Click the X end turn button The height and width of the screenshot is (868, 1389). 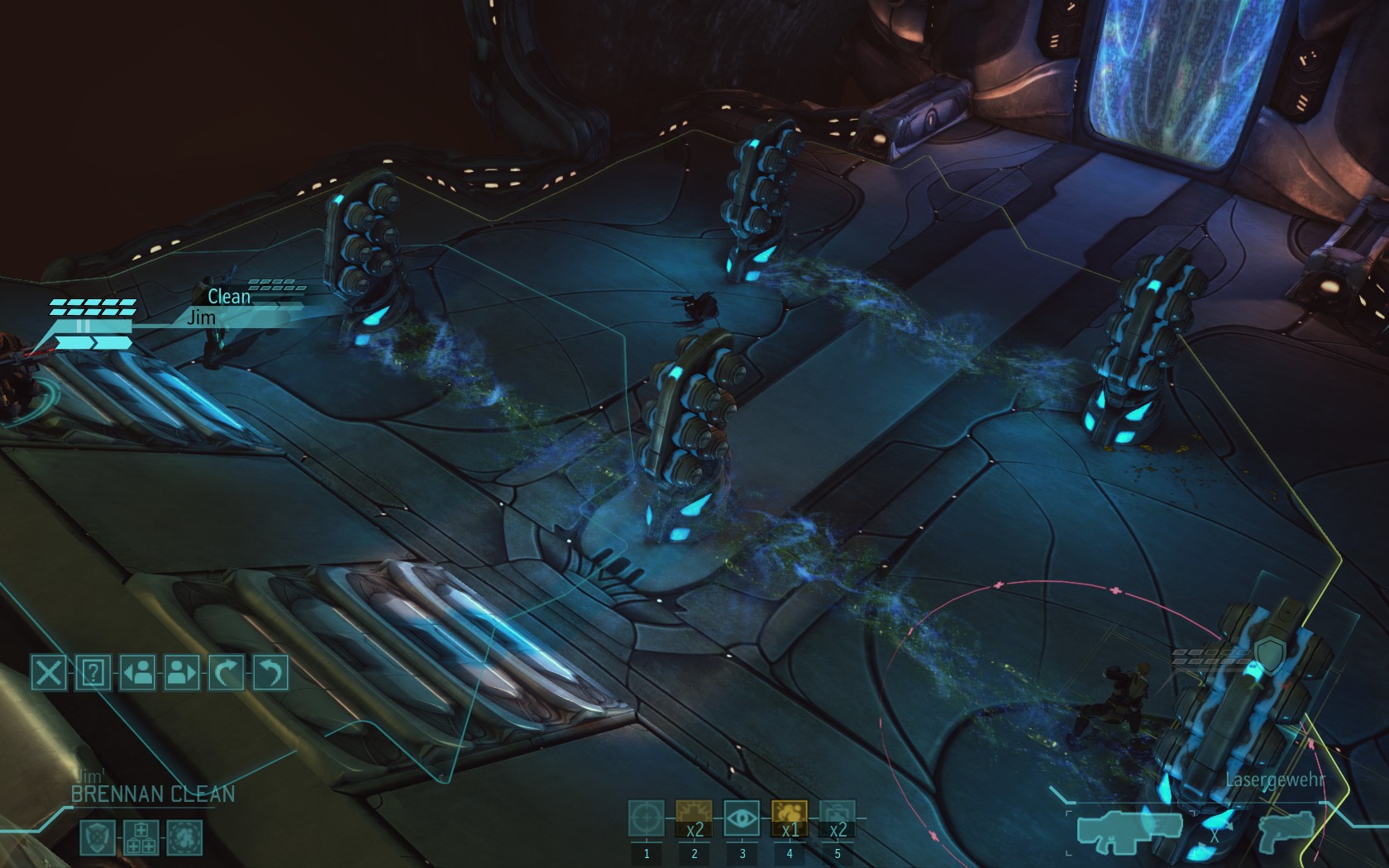[x=49, y=672]
